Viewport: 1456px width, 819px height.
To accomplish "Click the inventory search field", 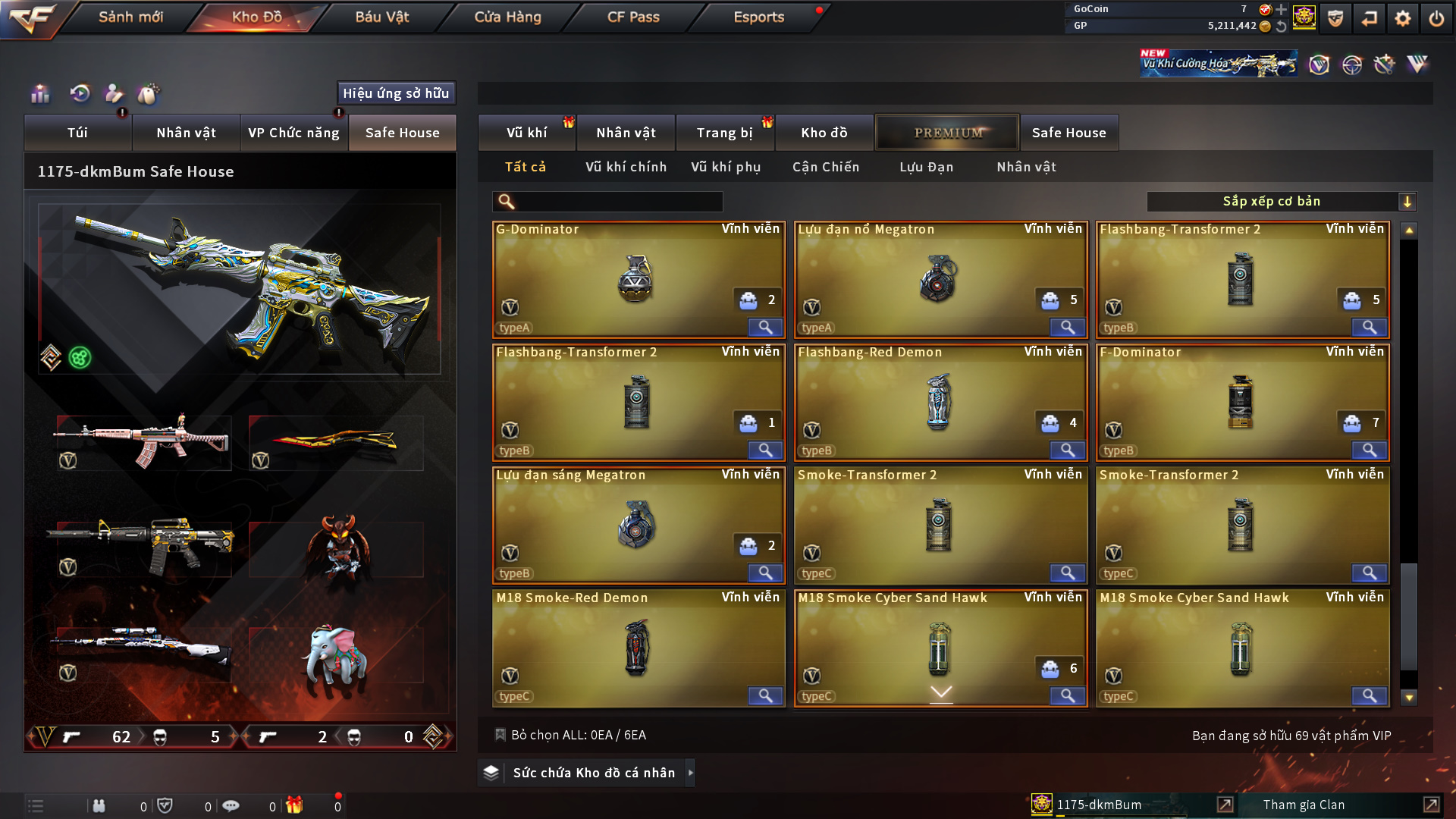I will (618, 202).
